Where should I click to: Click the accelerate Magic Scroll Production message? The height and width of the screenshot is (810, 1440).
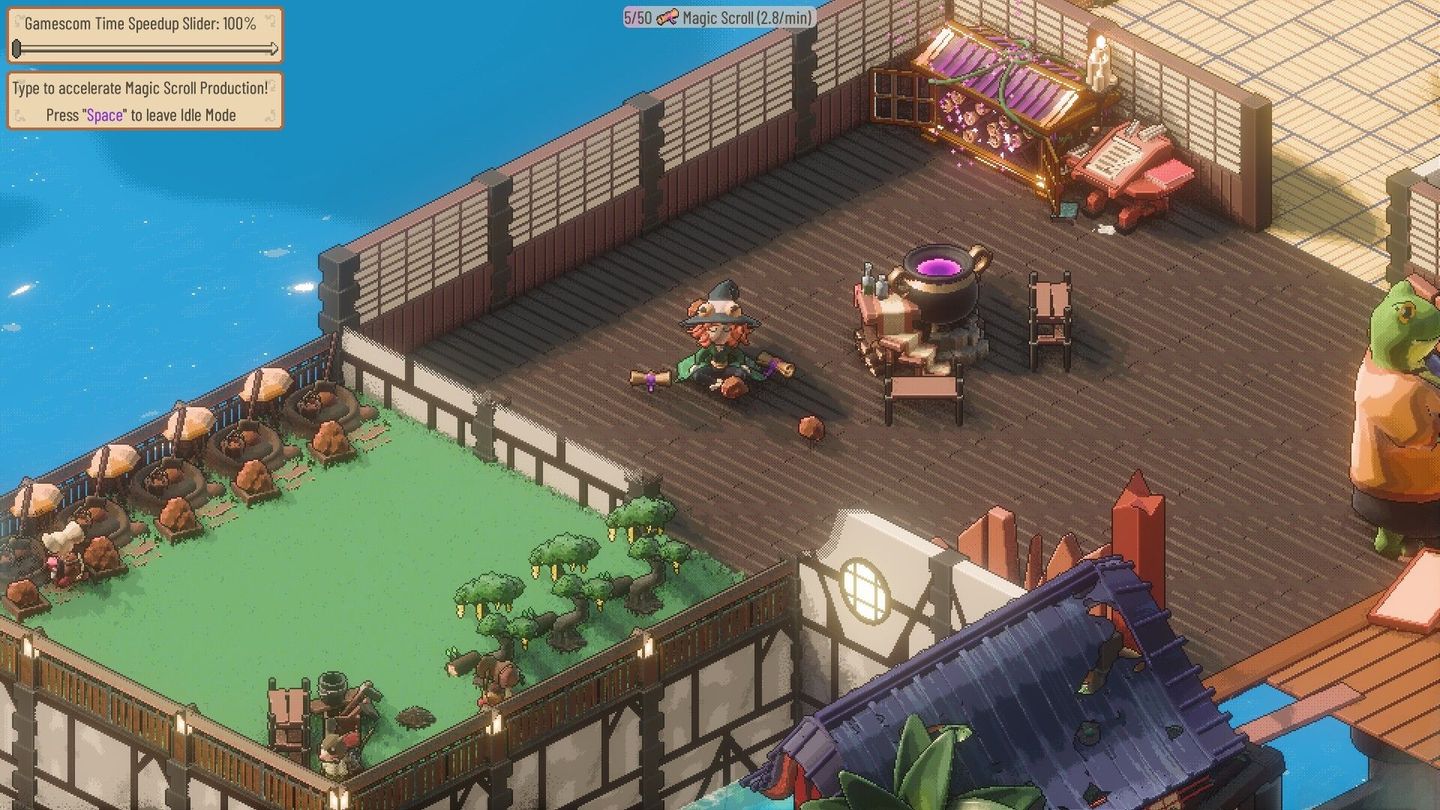[x=141, y=88]
